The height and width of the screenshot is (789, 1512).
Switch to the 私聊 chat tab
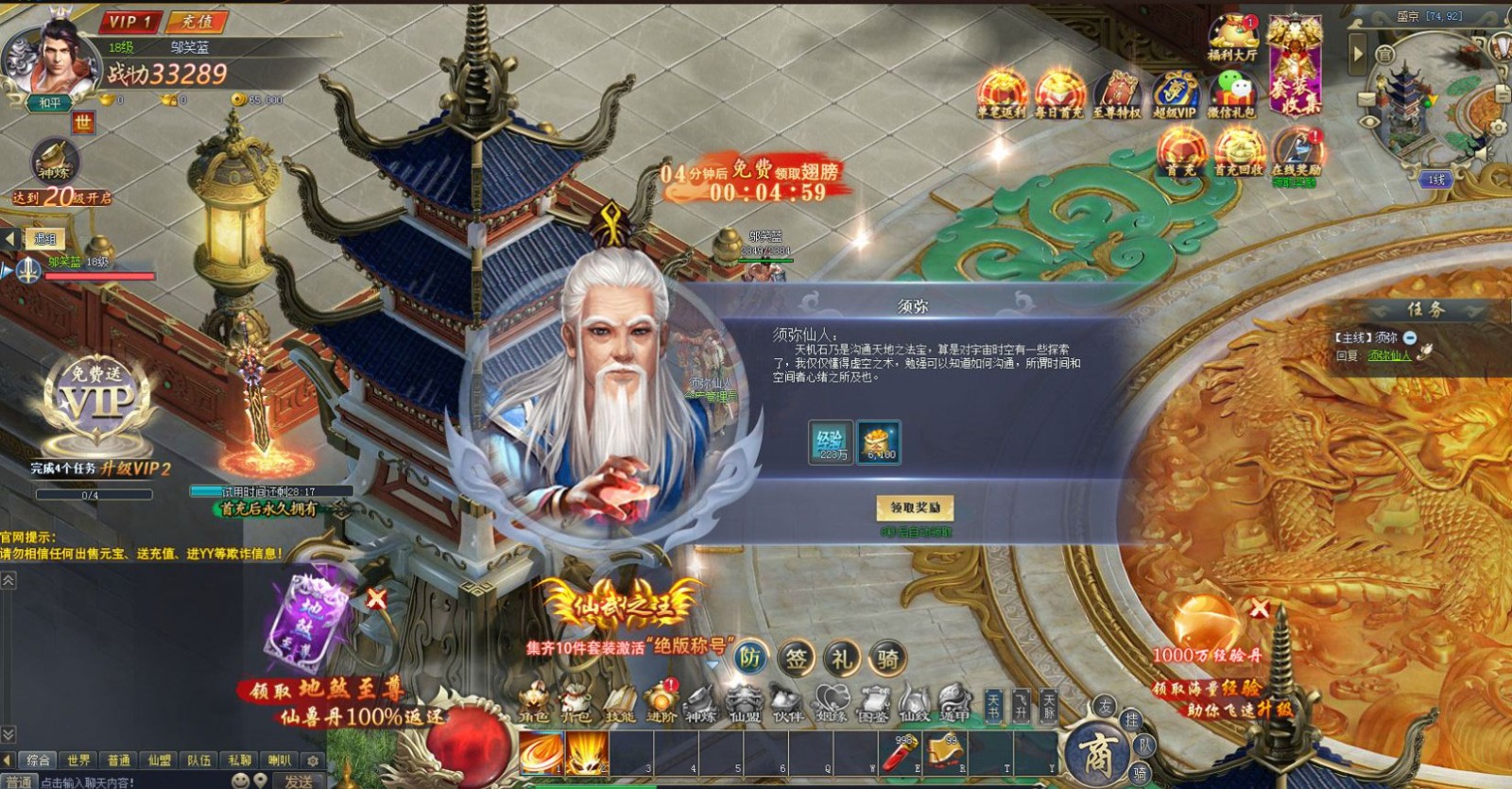click(241, 760)
